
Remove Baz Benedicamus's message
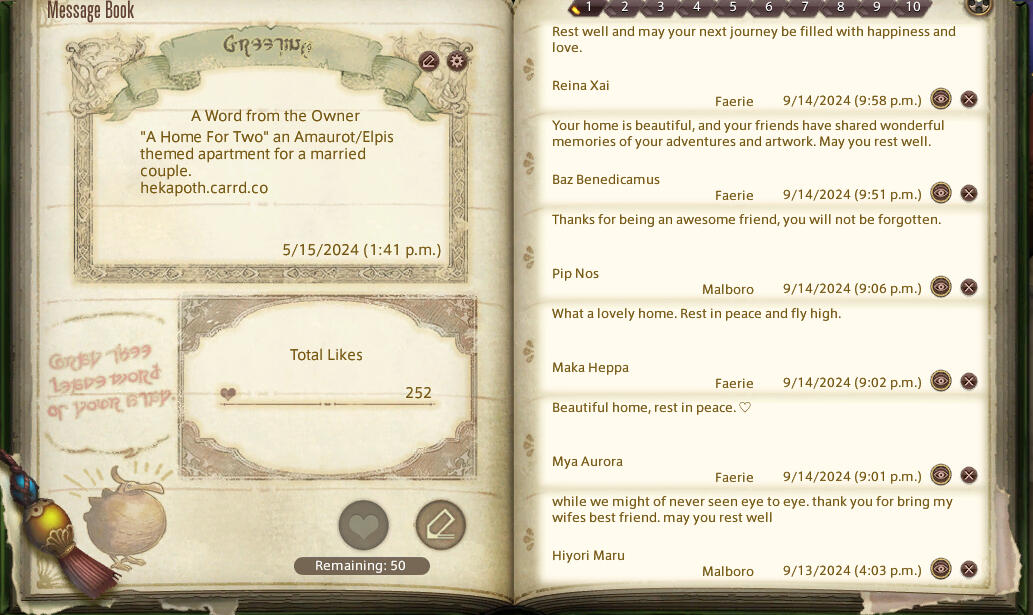(x=969, y=193)
